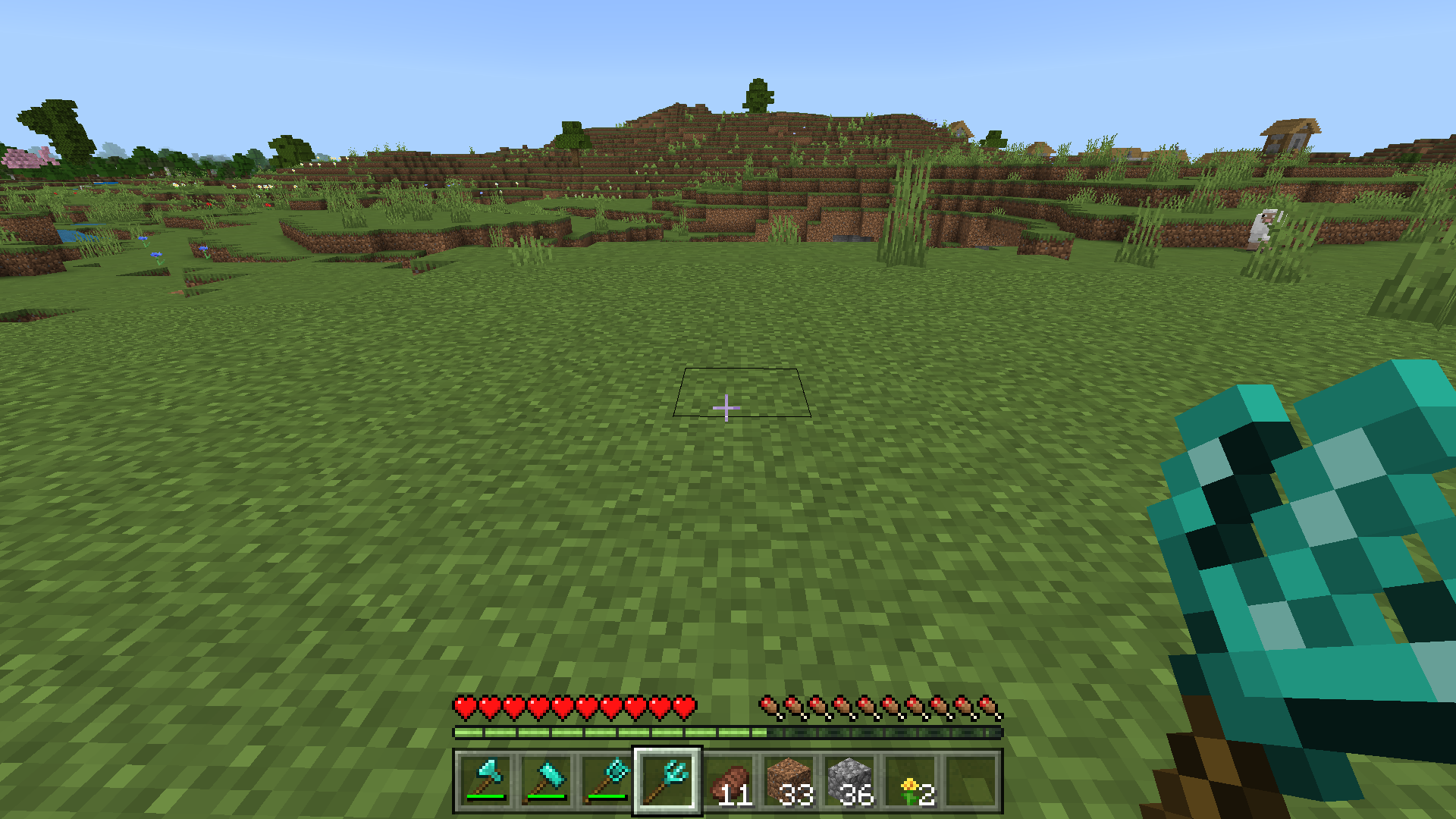Click the green experience bar
Screen dimensions: 1456x819
[607, 733]
